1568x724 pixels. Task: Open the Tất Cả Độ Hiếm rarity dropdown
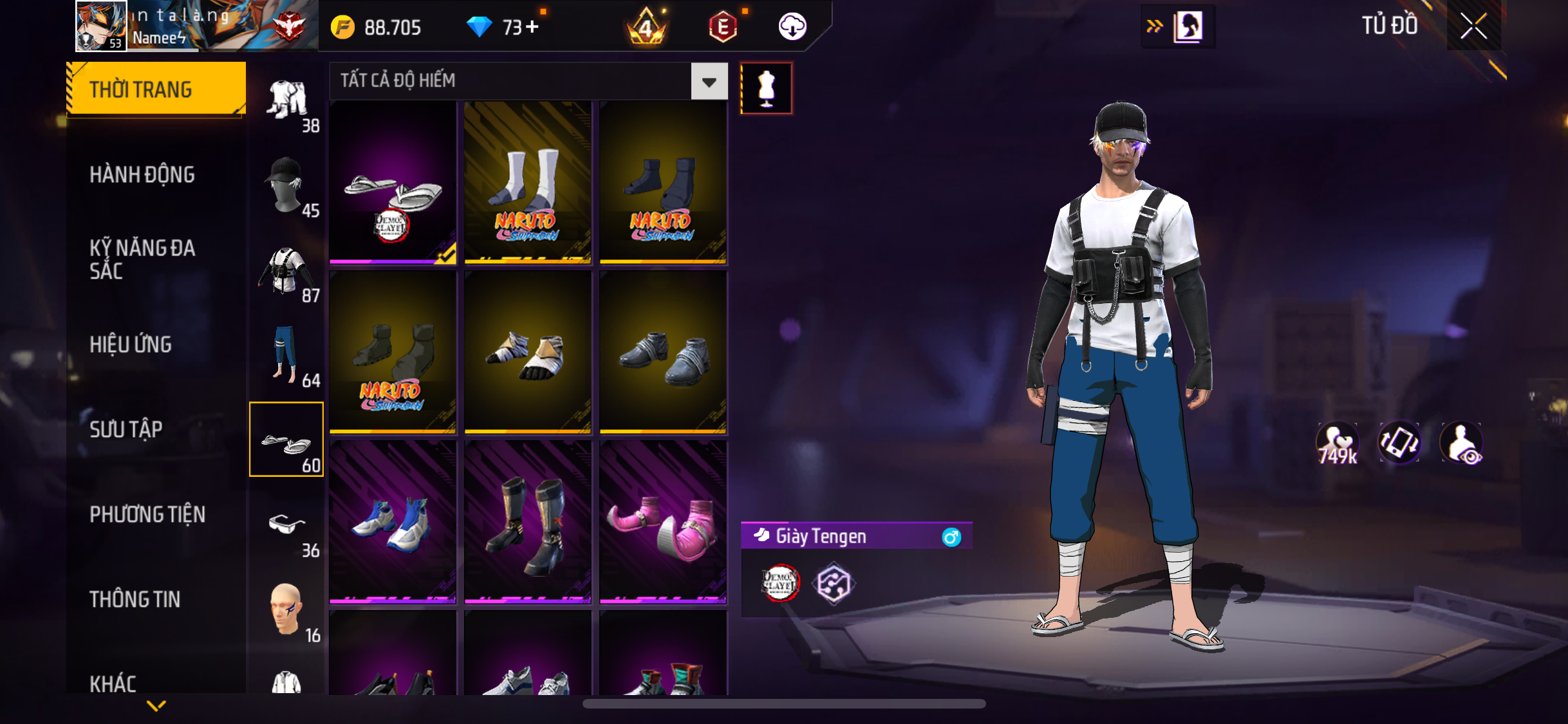(709, 82)
